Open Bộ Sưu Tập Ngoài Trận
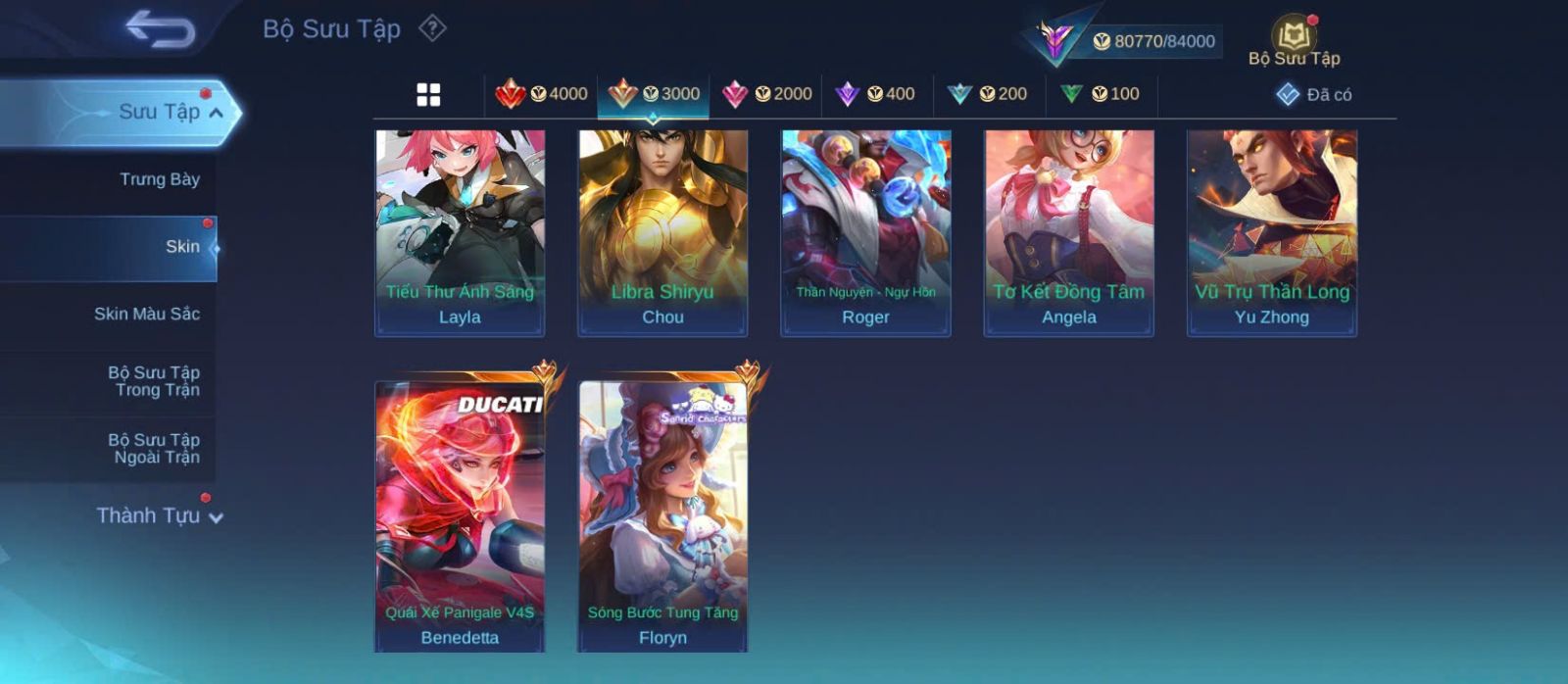 click(154, 449)
